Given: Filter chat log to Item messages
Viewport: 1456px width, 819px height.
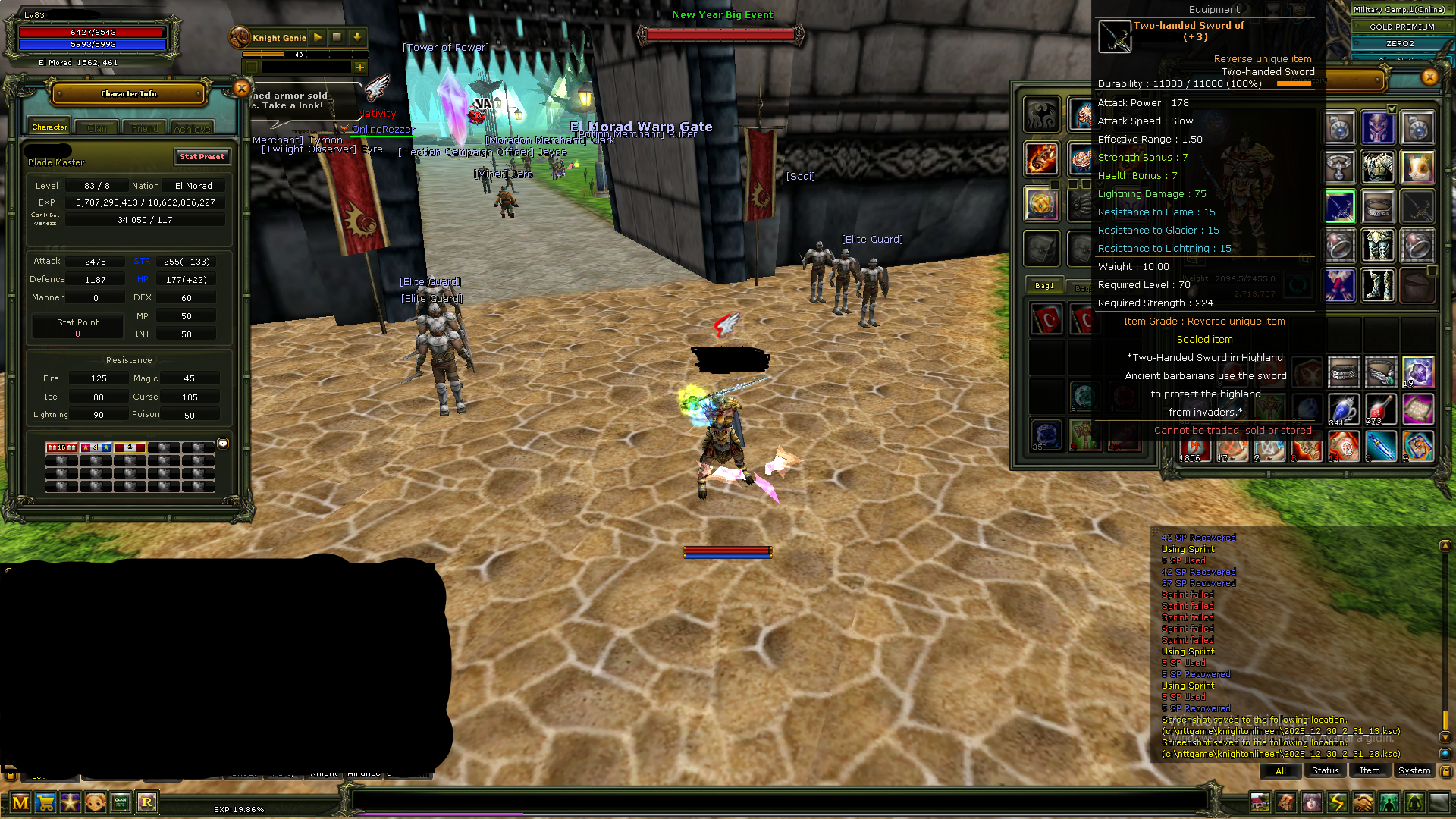Looking at the screenshot, I should [x=1370, y=770].
